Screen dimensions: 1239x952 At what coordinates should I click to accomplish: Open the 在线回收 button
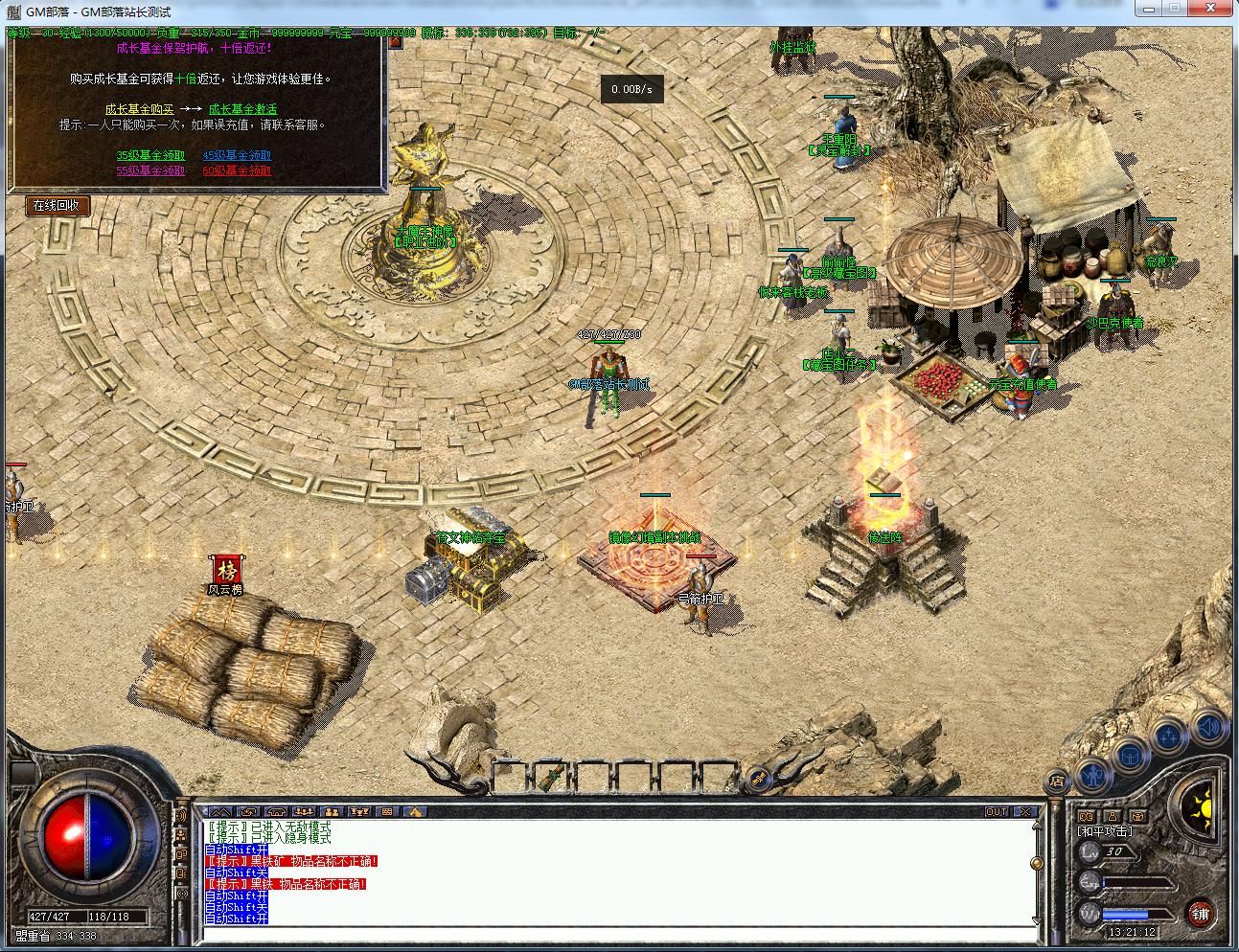pyautogui.click(x=57, y=205)
